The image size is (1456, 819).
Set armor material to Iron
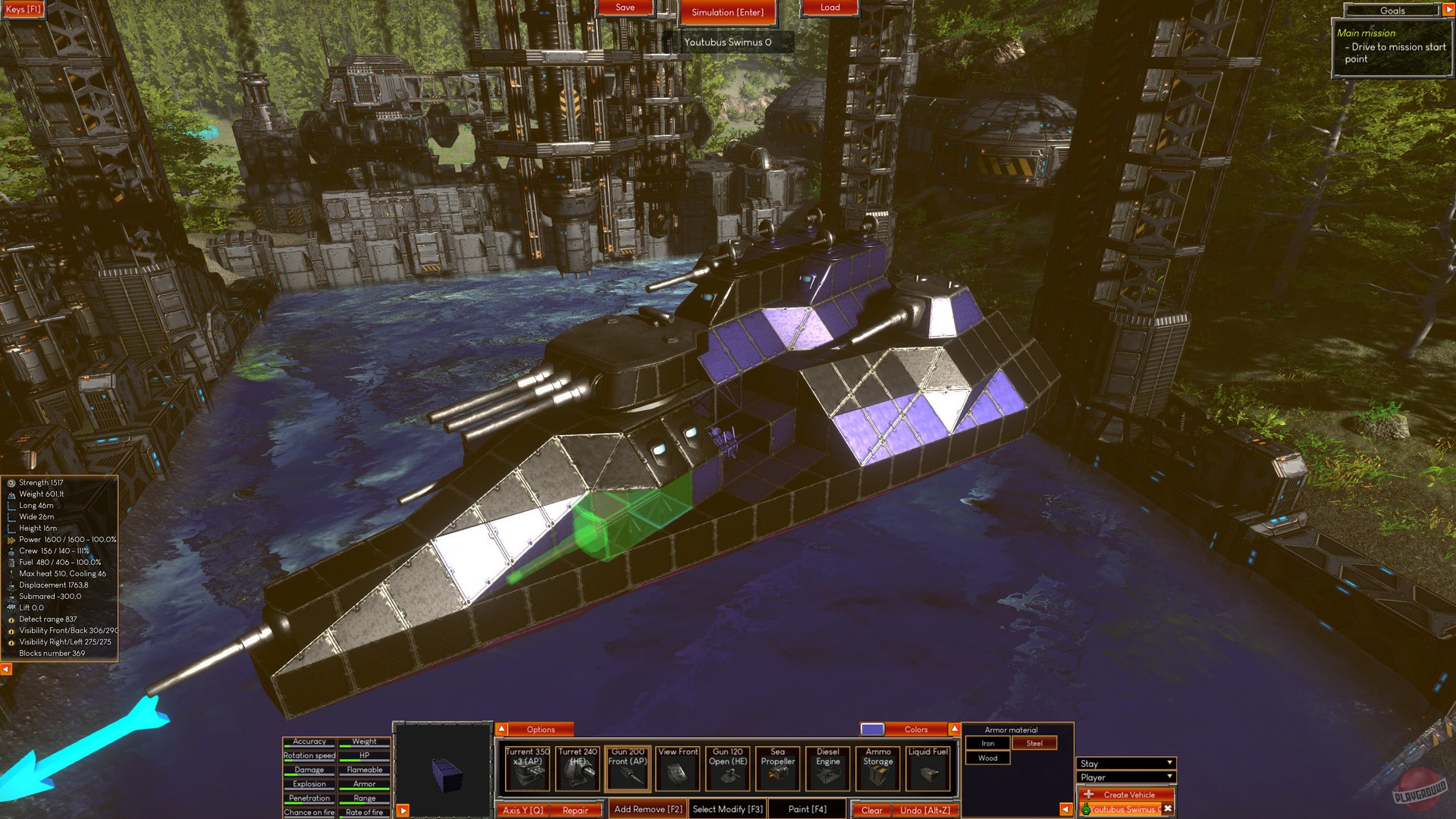click(x=988, y=743)
